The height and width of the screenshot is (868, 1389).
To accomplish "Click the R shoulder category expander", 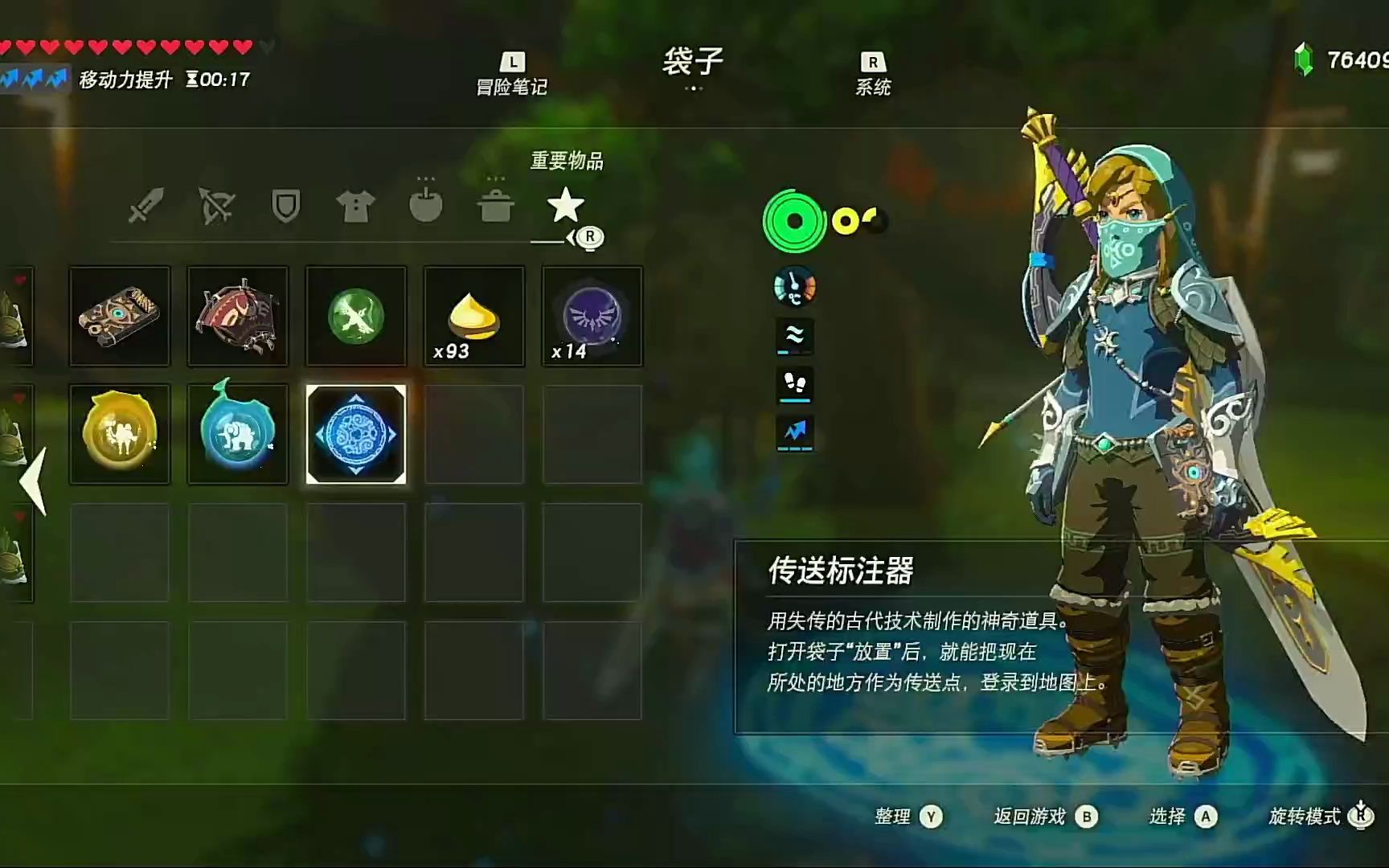I will tap(589, 236).
